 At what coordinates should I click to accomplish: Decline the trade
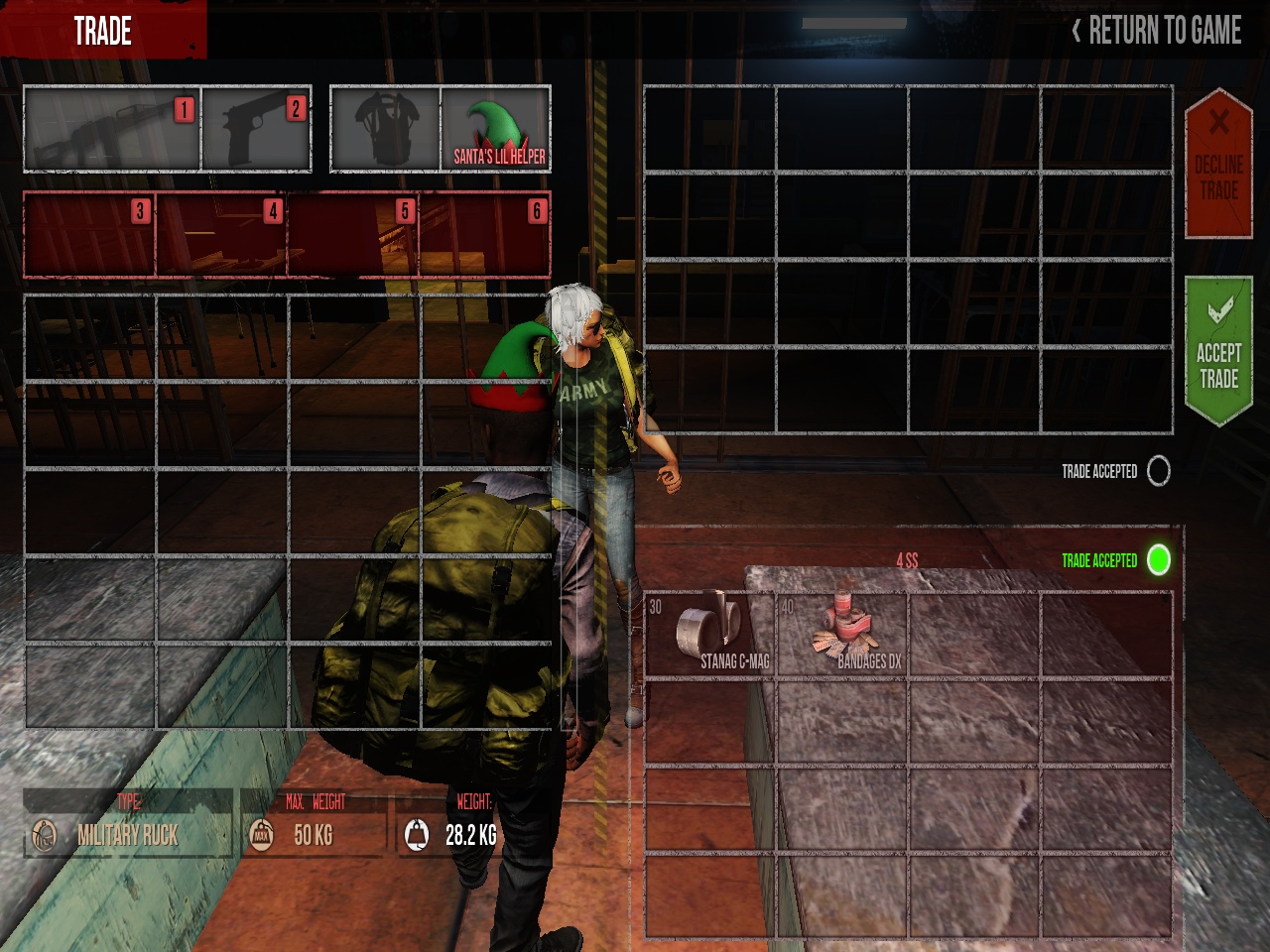(1218, 165)
